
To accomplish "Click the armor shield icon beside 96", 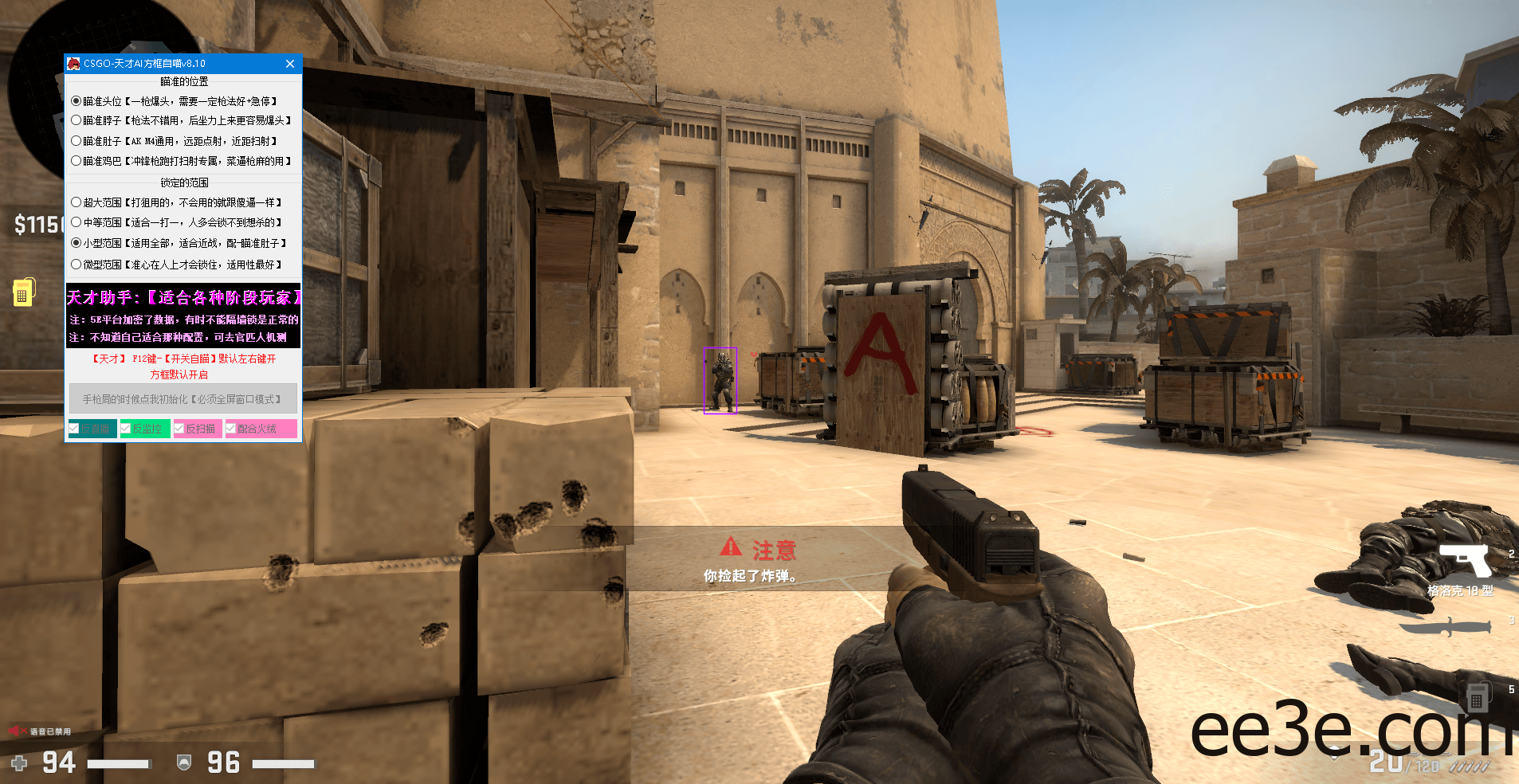I will coord(184,762).
